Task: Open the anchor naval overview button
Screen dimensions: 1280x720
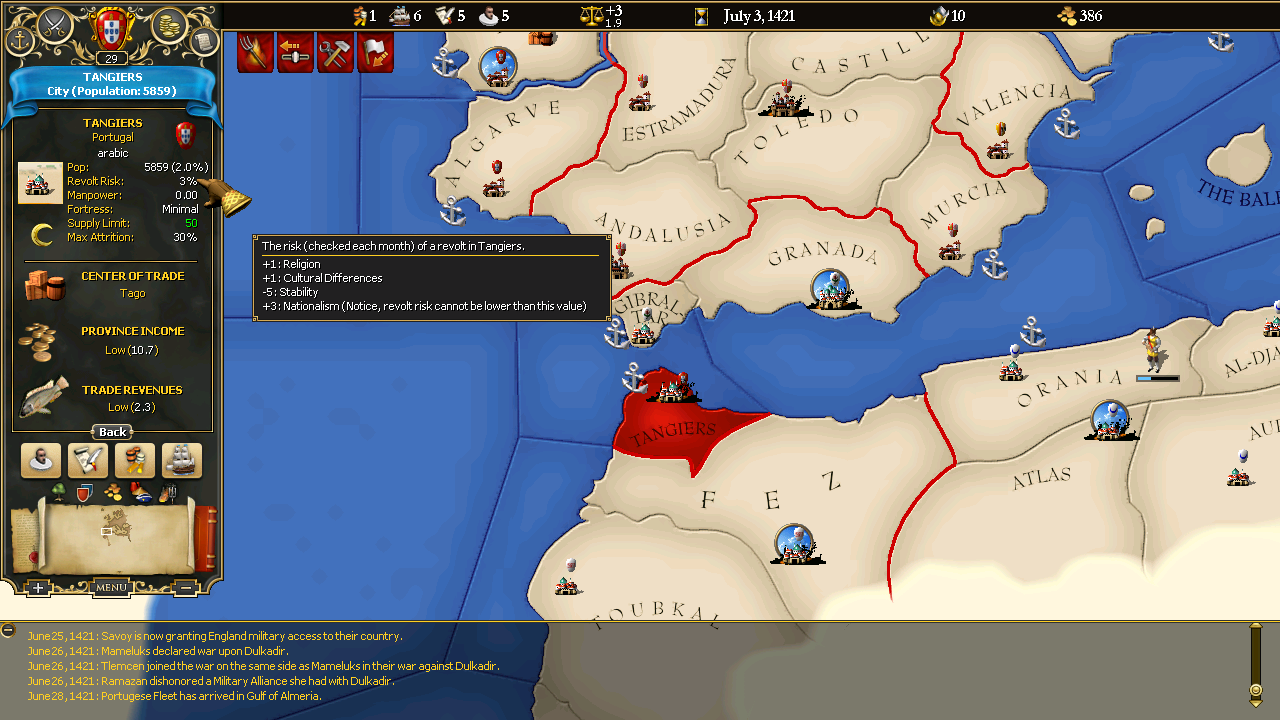Action: pos(20,39)
